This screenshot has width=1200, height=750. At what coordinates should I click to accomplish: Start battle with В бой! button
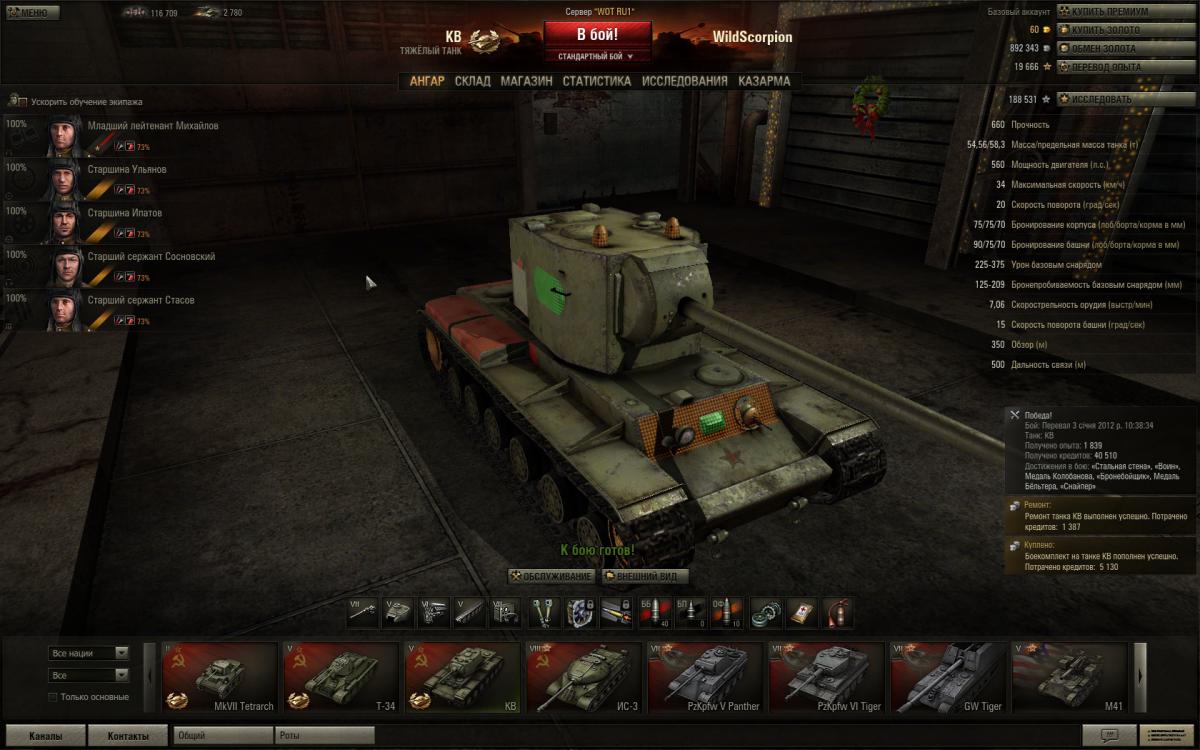tap(597, 34)
